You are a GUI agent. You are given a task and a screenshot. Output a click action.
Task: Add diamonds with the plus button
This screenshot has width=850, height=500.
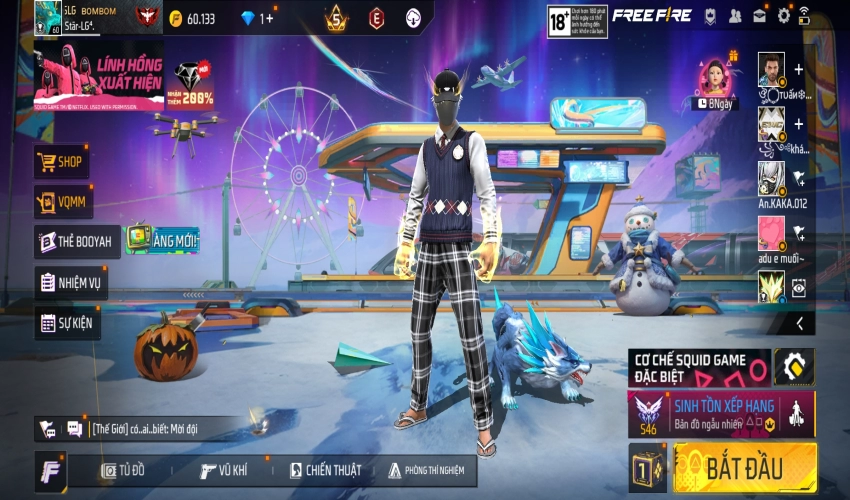(x=267, y=18)
